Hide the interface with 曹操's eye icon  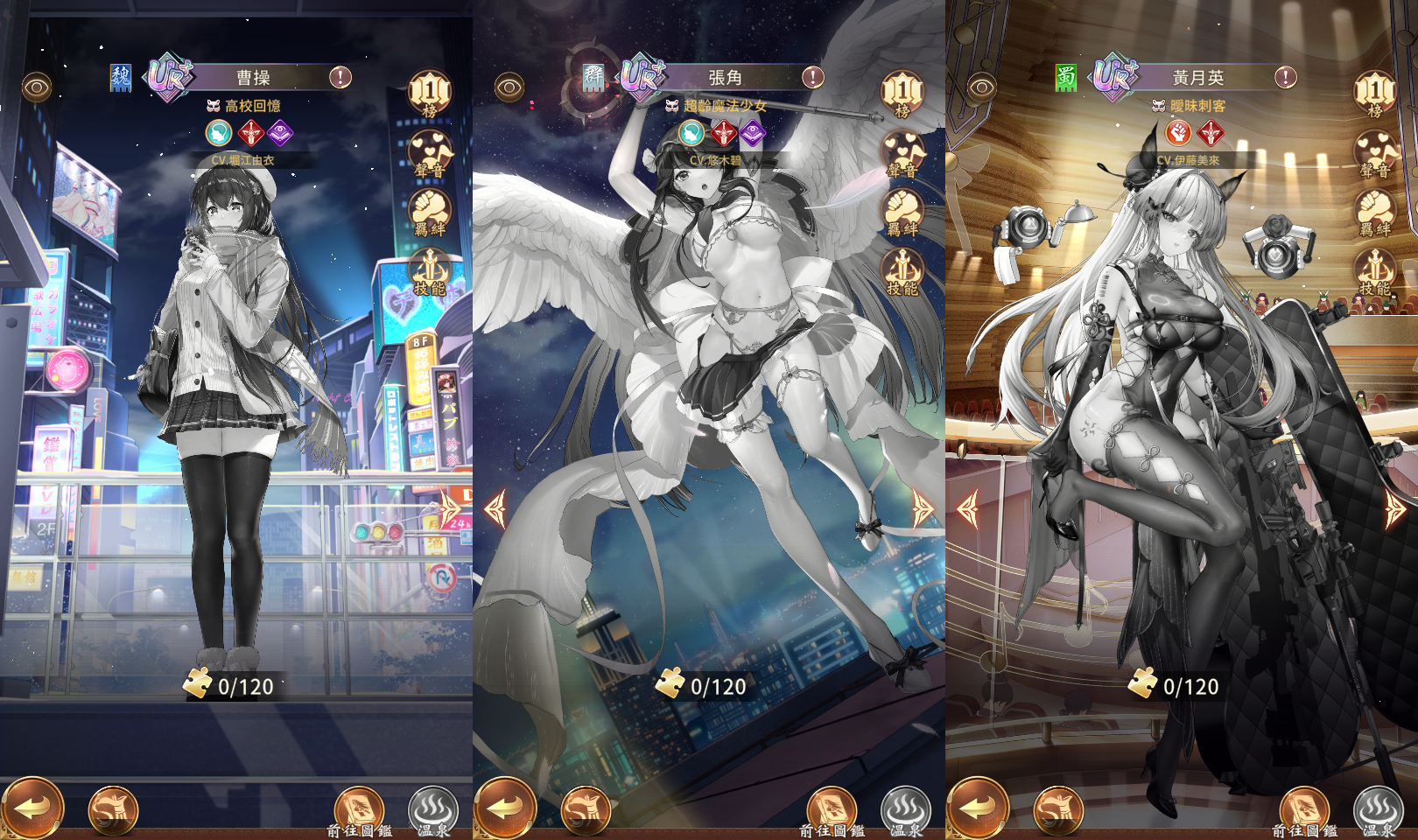click(37, 87)
